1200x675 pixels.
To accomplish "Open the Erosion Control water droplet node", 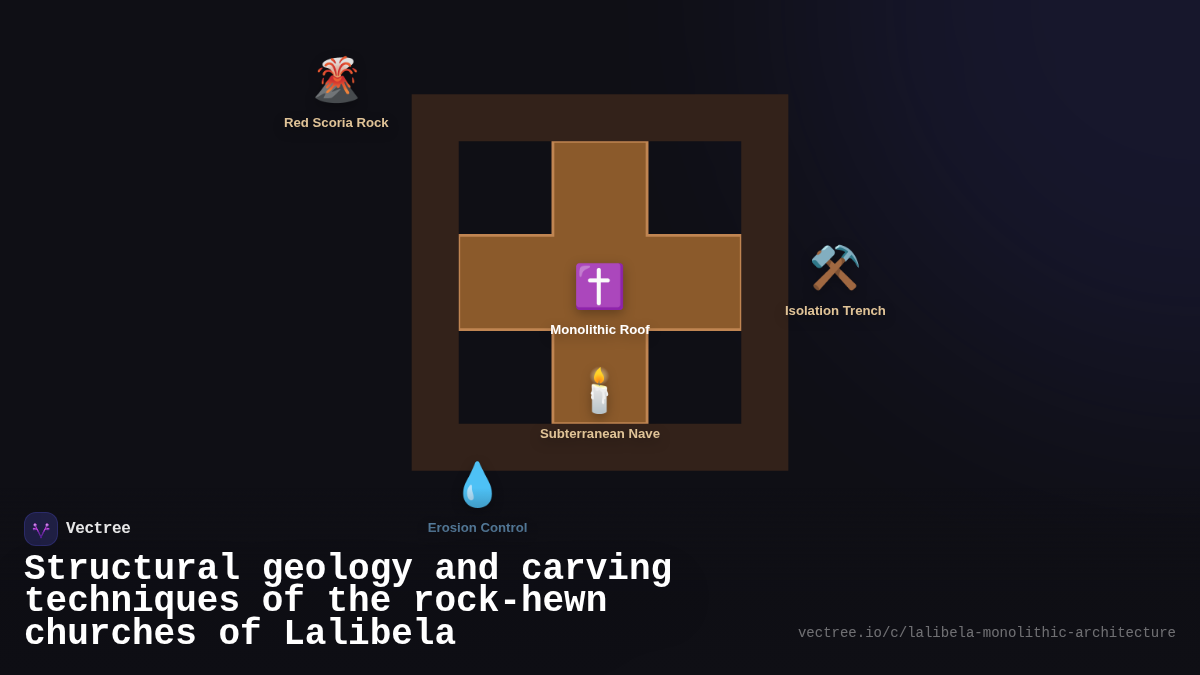I will pyautogui.click(x=477, y=486).
